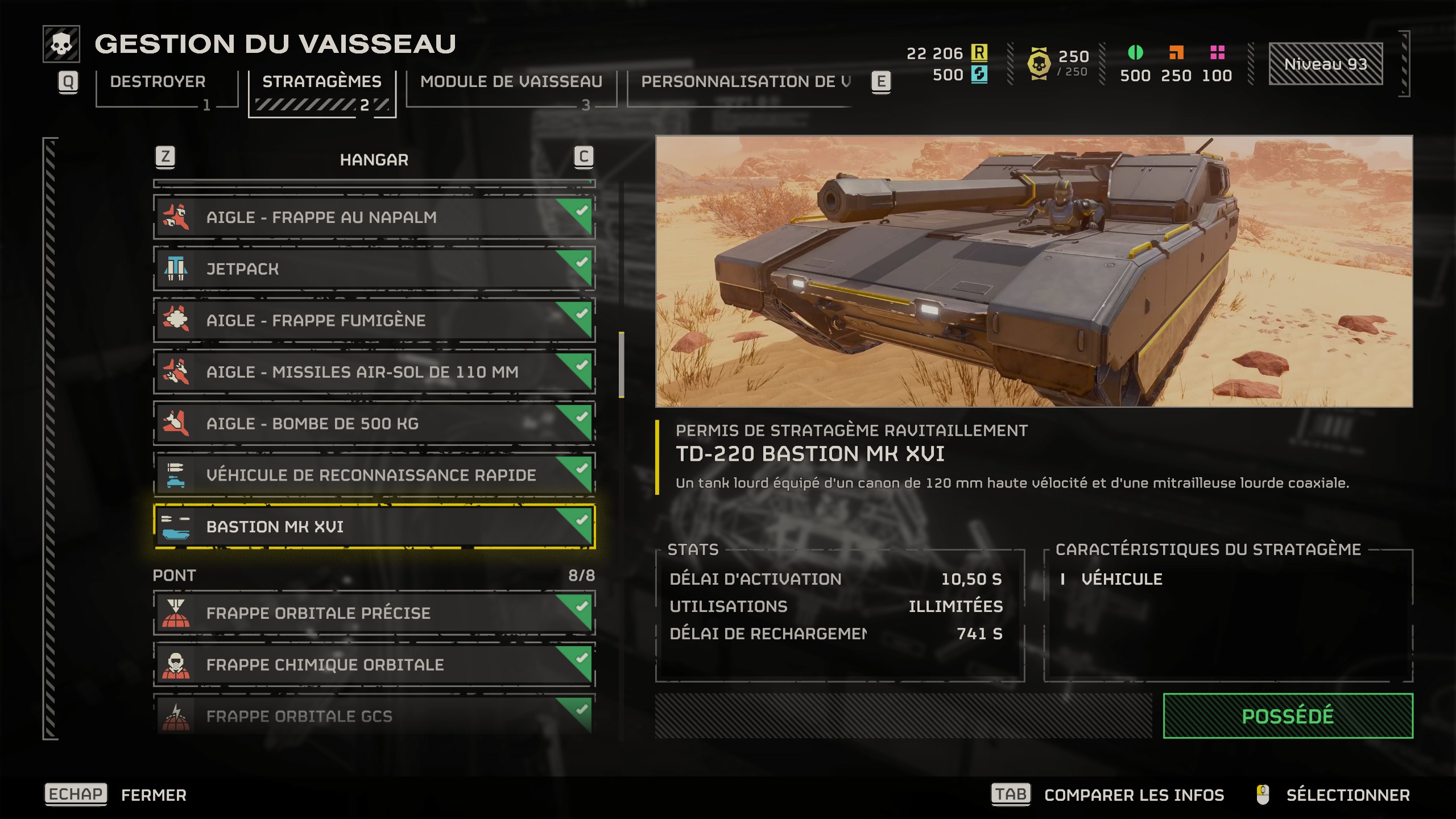The height and width of the screenshot is (819, 1456).
Task: Choose Frappe Chimique Orbitale
Action: click(374, 665)
